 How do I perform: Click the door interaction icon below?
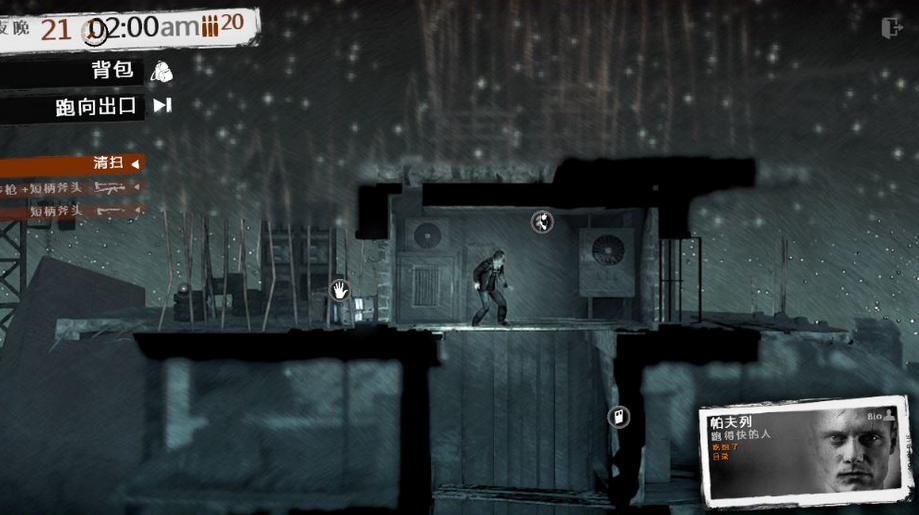(619, 416)
